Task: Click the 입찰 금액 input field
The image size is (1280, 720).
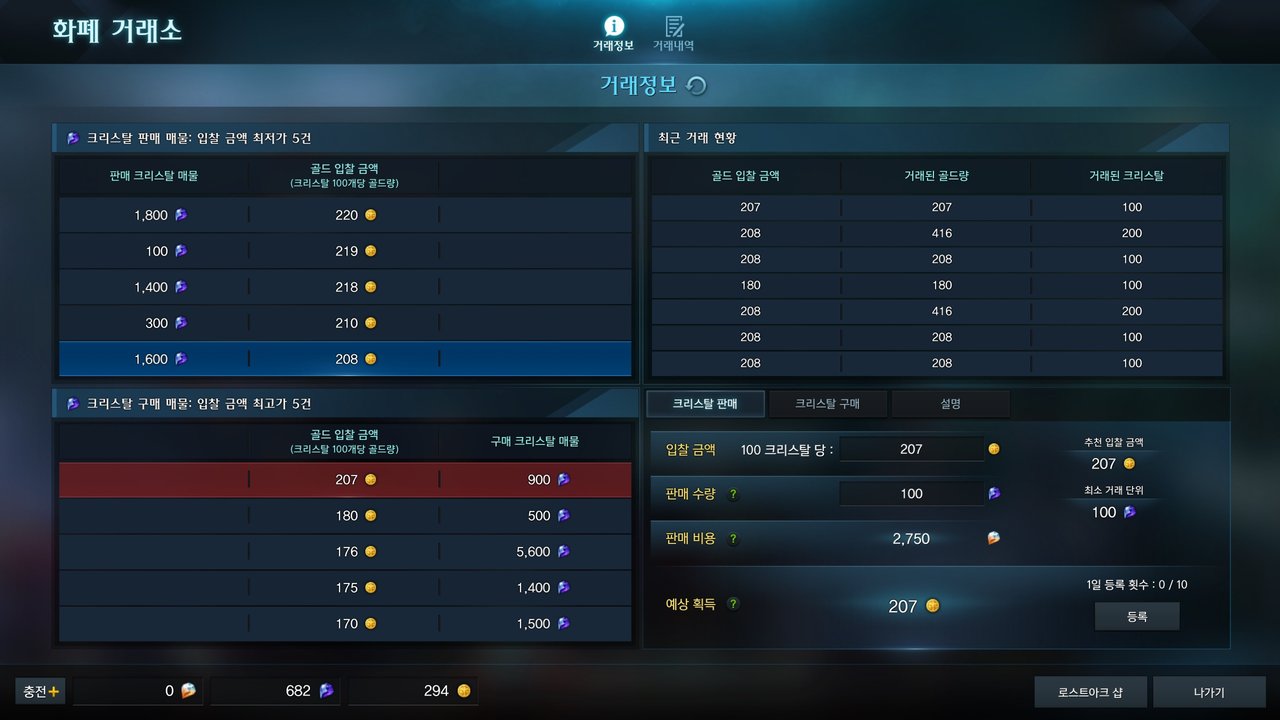Action: click(x=911, y=449)
